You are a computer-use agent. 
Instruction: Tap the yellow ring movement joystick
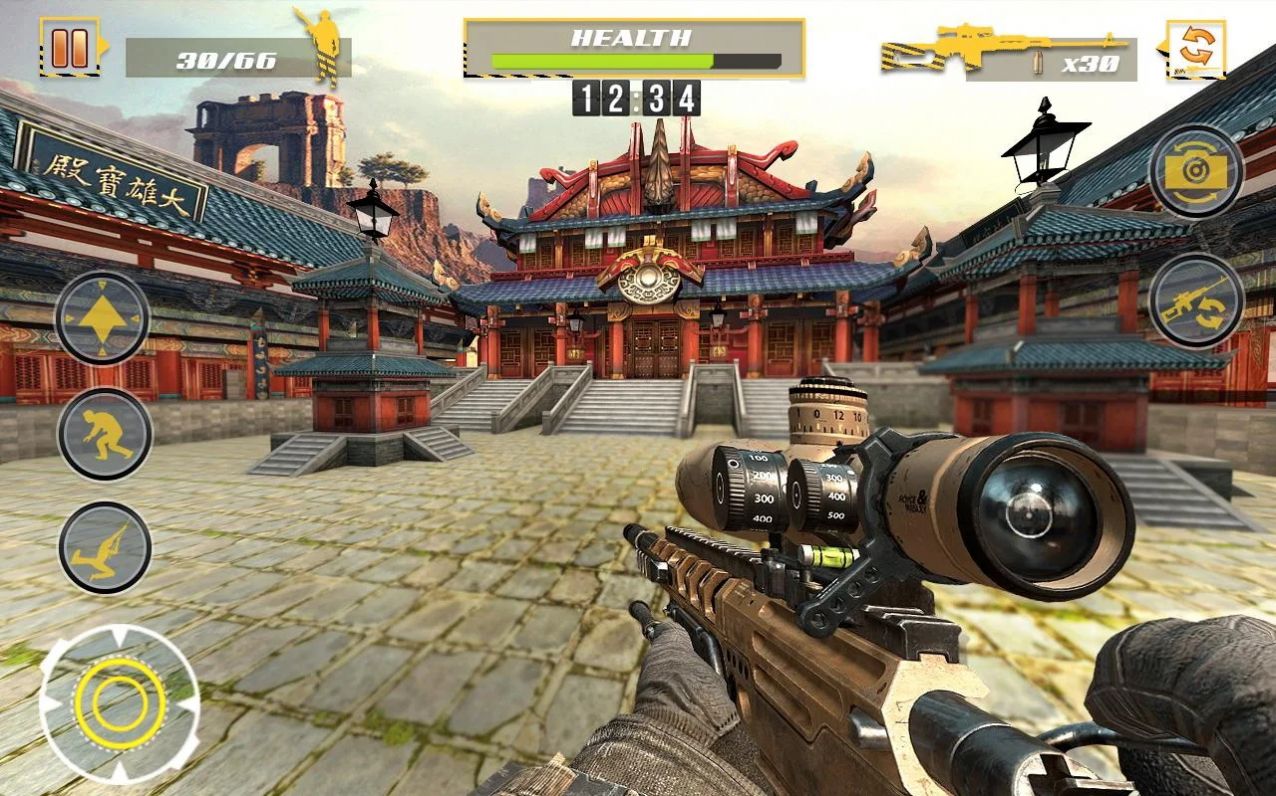(x=119, y=704)
